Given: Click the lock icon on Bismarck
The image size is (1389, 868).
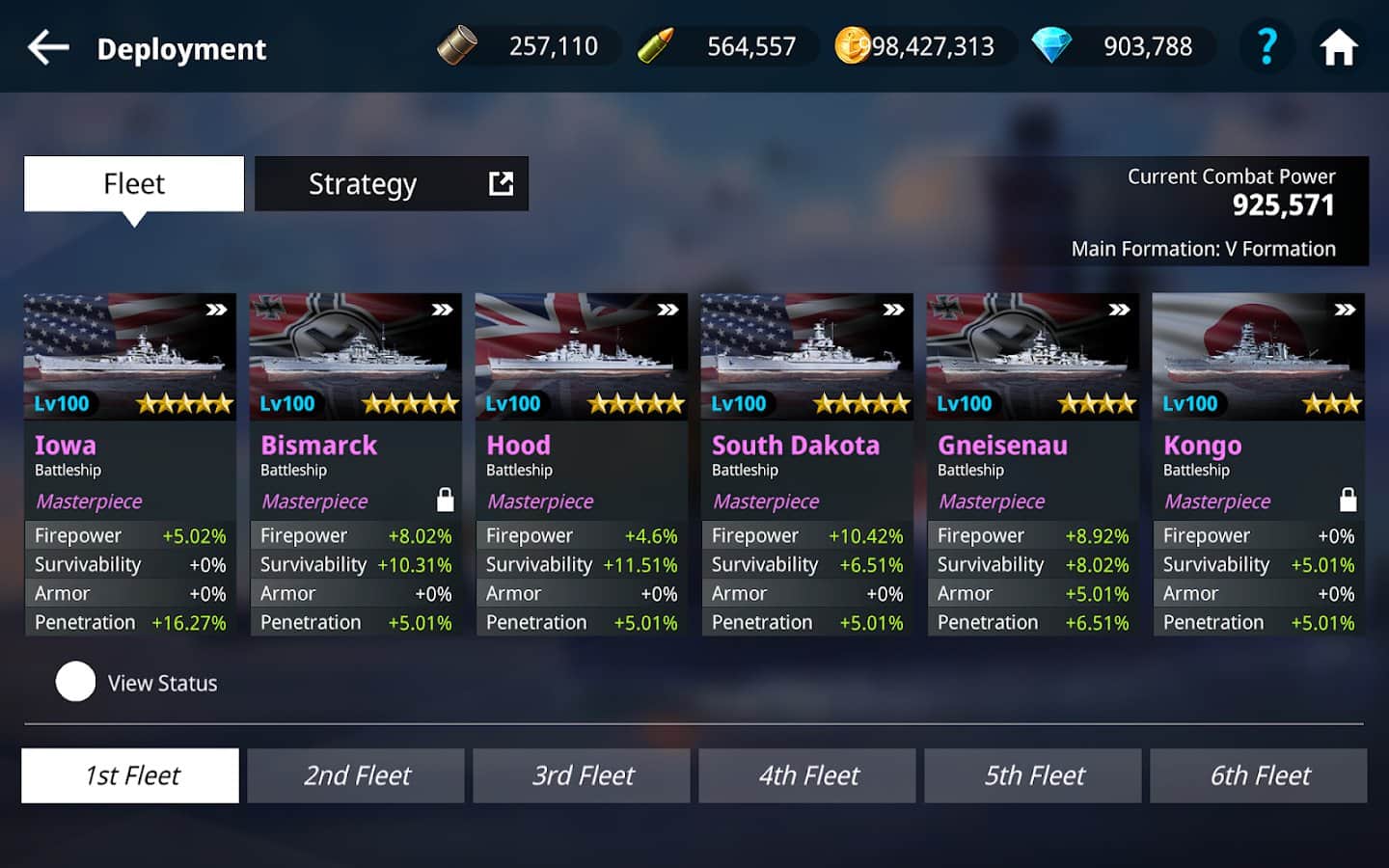Looking at the screenshot, I should tap(445, 500).
